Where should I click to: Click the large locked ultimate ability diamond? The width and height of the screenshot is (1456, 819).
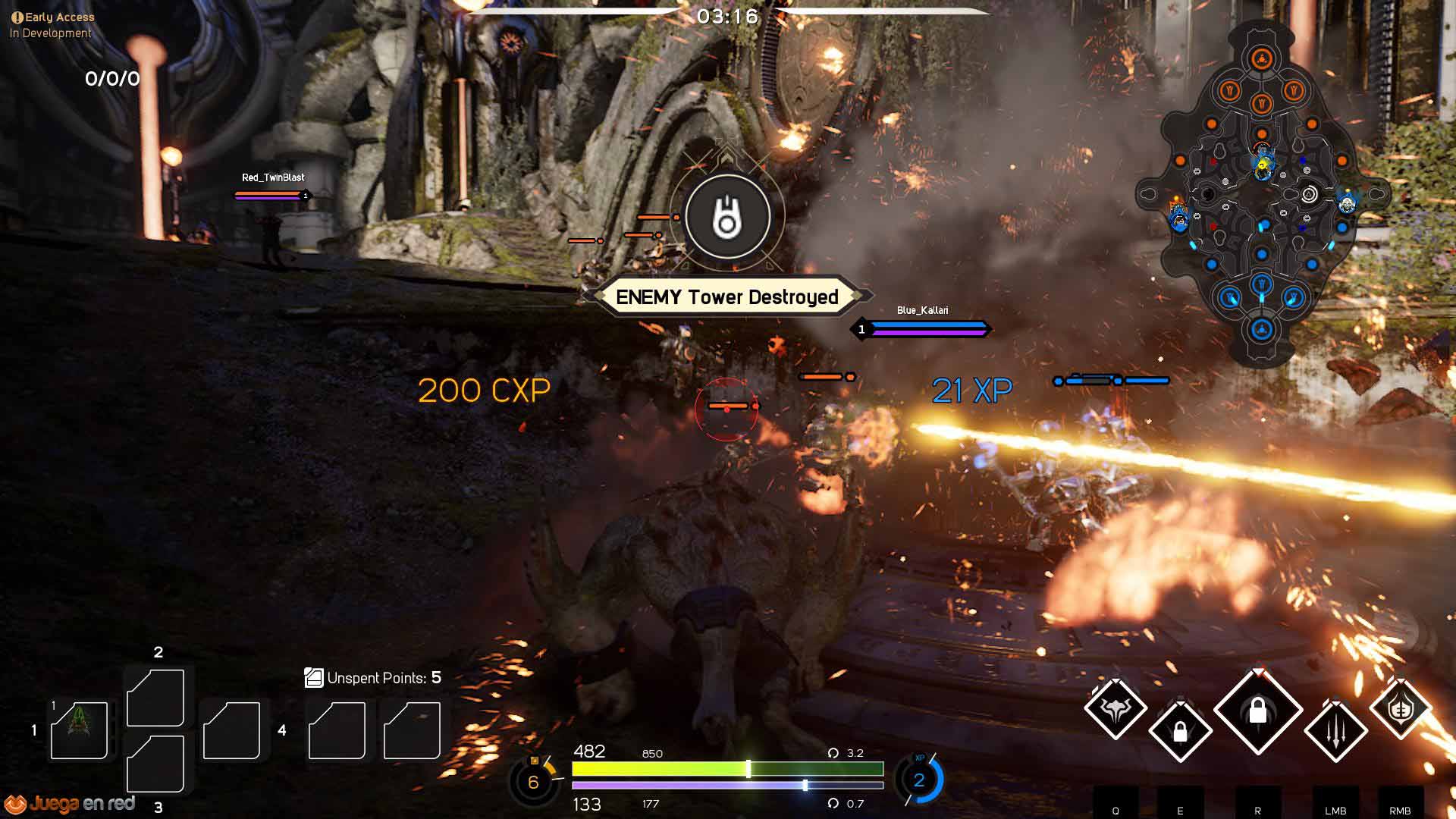coord(1257,711)
